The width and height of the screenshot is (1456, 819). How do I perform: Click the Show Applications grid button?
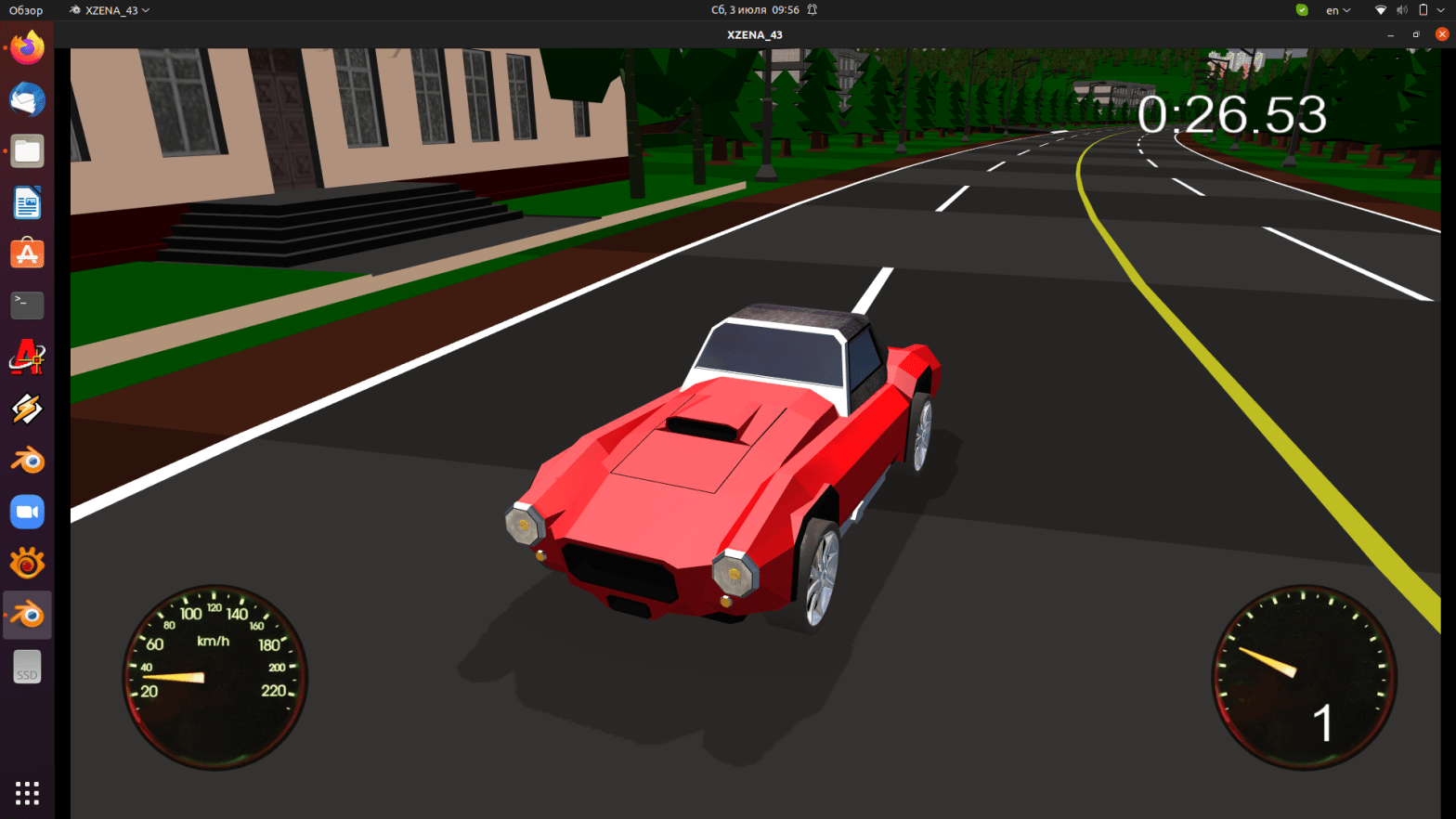point(27,792)
